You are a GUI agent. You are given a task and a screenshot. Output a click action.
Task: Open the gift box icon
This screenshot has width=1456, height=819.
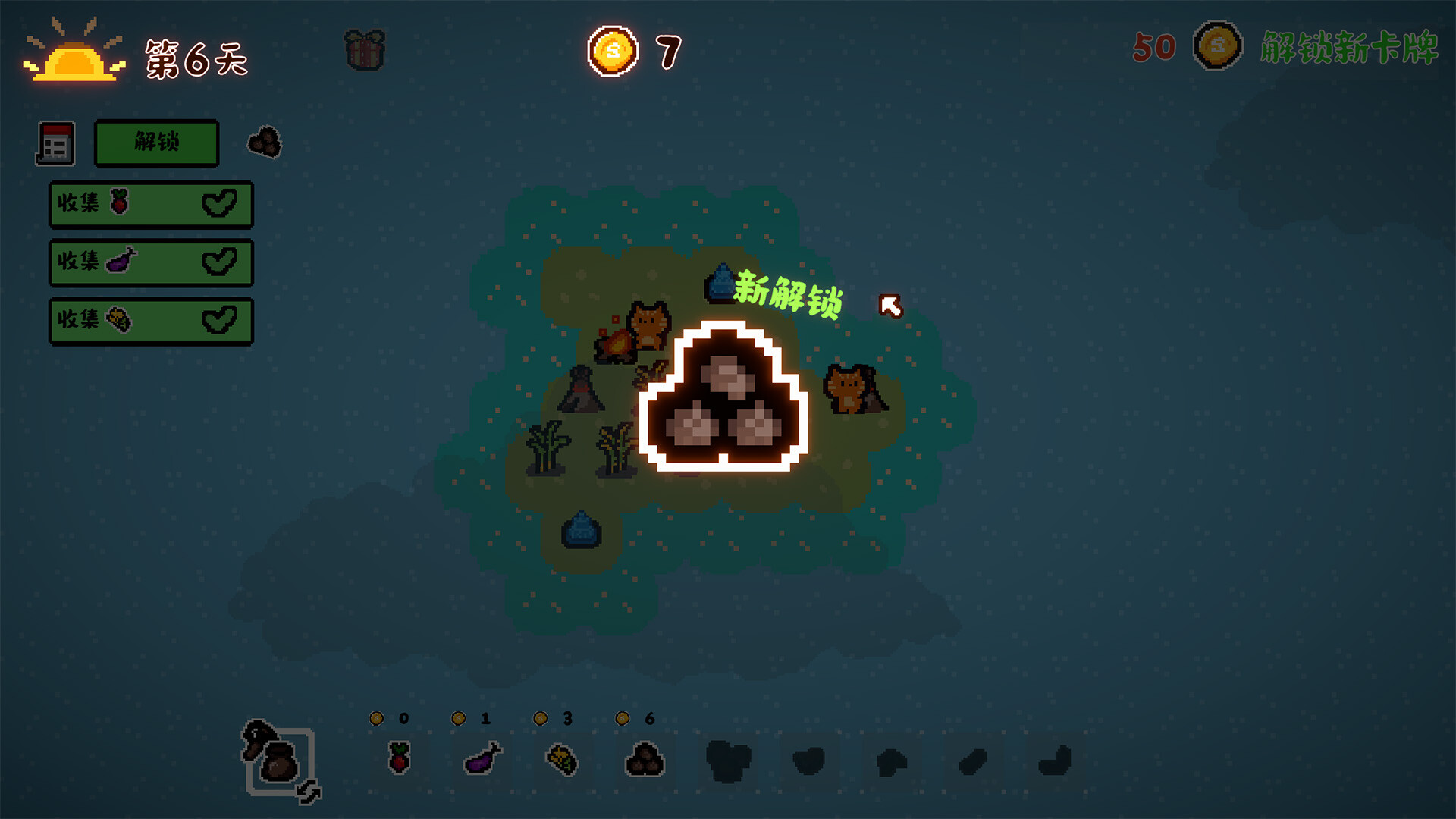pos(365,50)
